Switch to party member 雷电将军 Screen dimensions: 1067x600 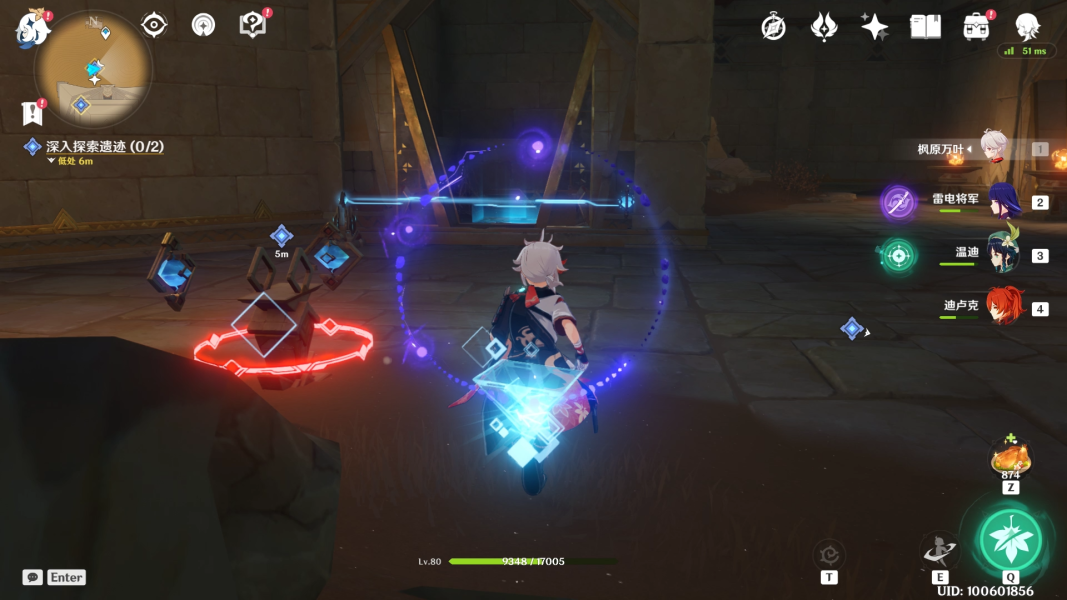click(x=1003, y=202)
